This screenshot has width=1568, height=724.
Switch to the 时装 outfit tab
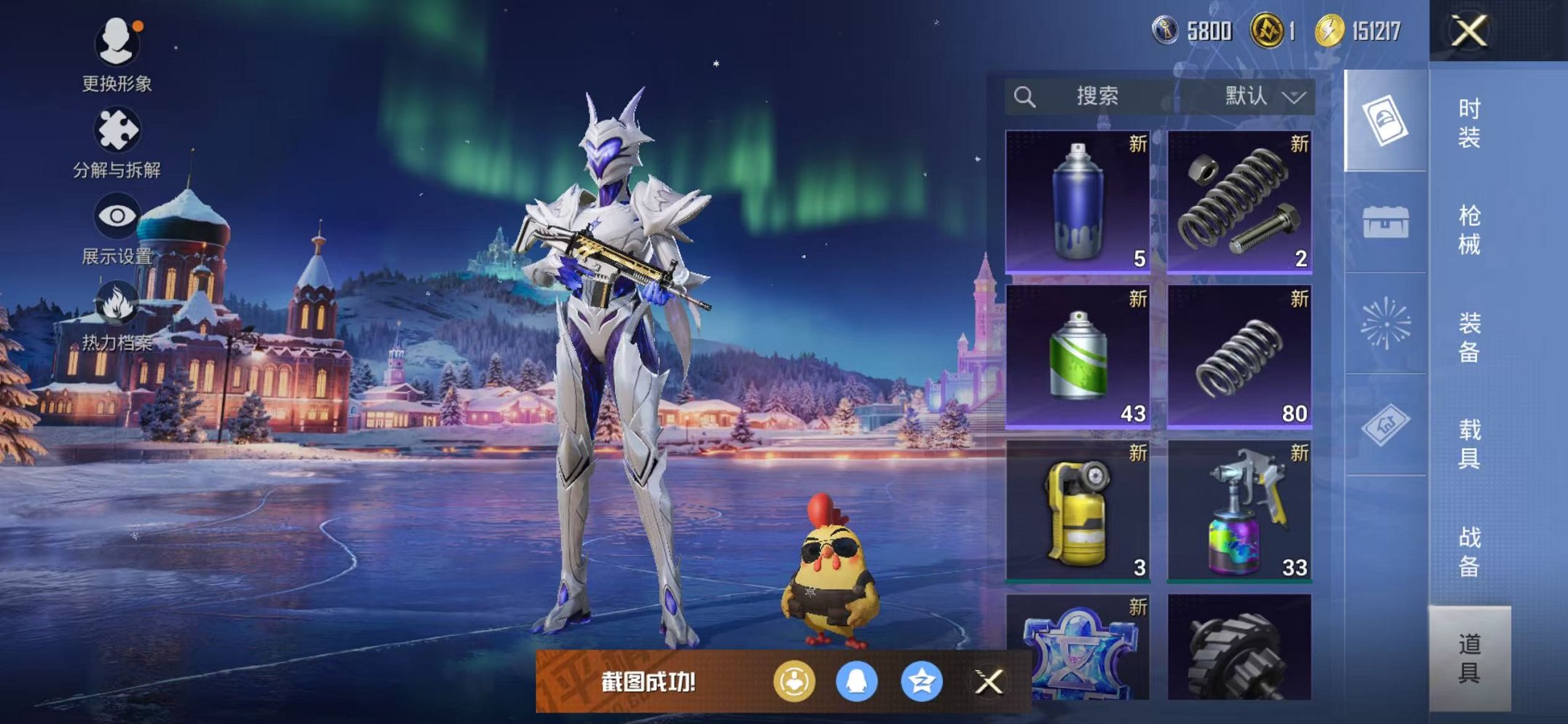1469,123
